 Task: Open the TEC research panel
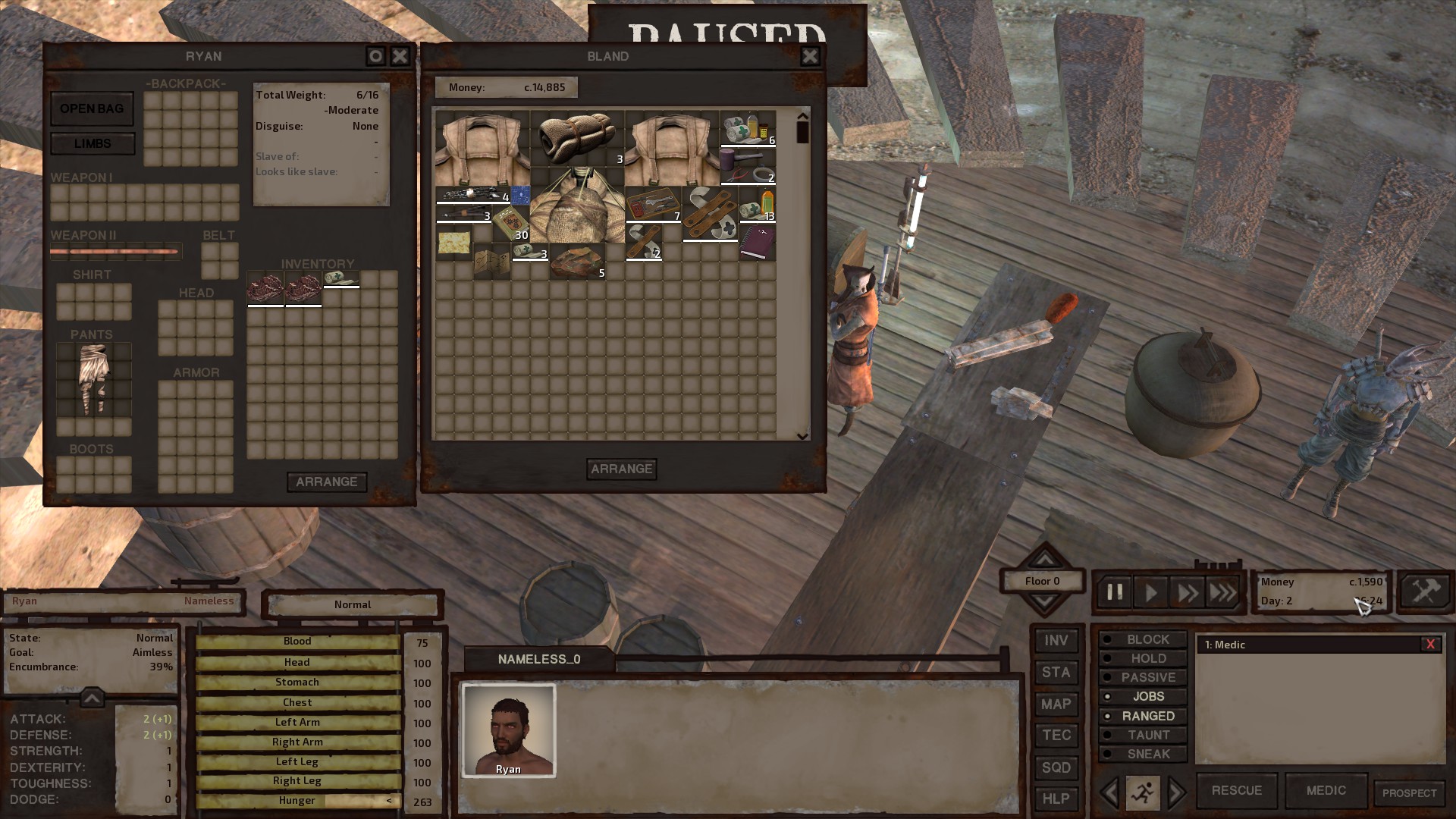[1056, 735]
